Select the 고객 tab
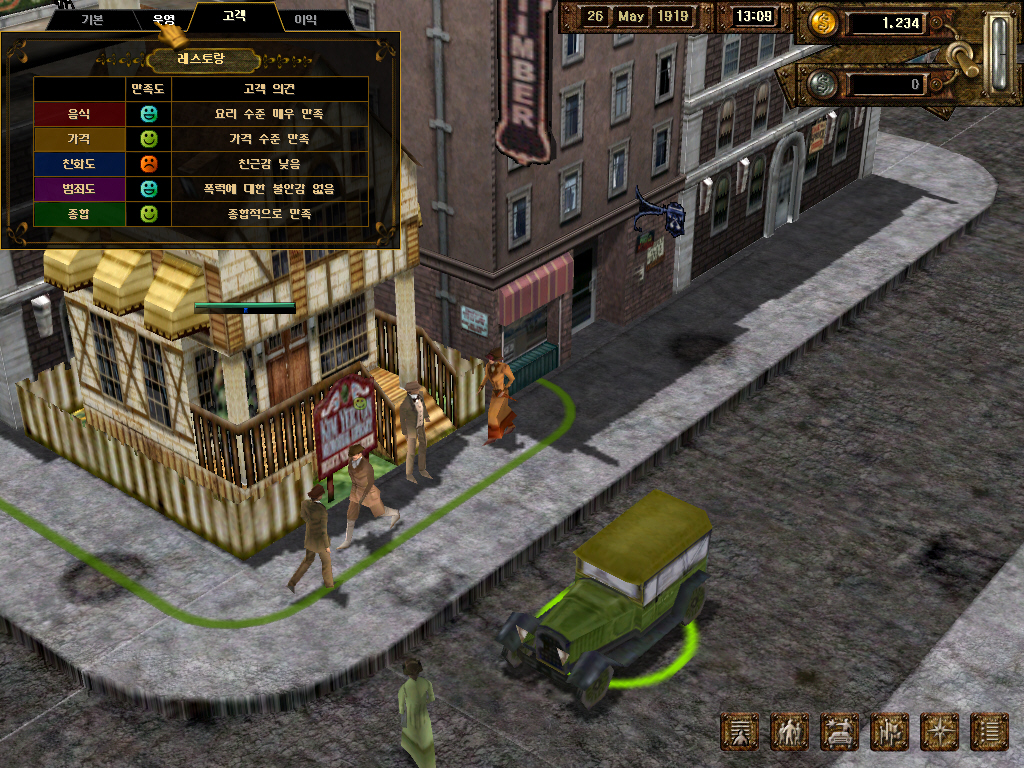Viewport: 1024px width, 768px height. tap(234, 17)
